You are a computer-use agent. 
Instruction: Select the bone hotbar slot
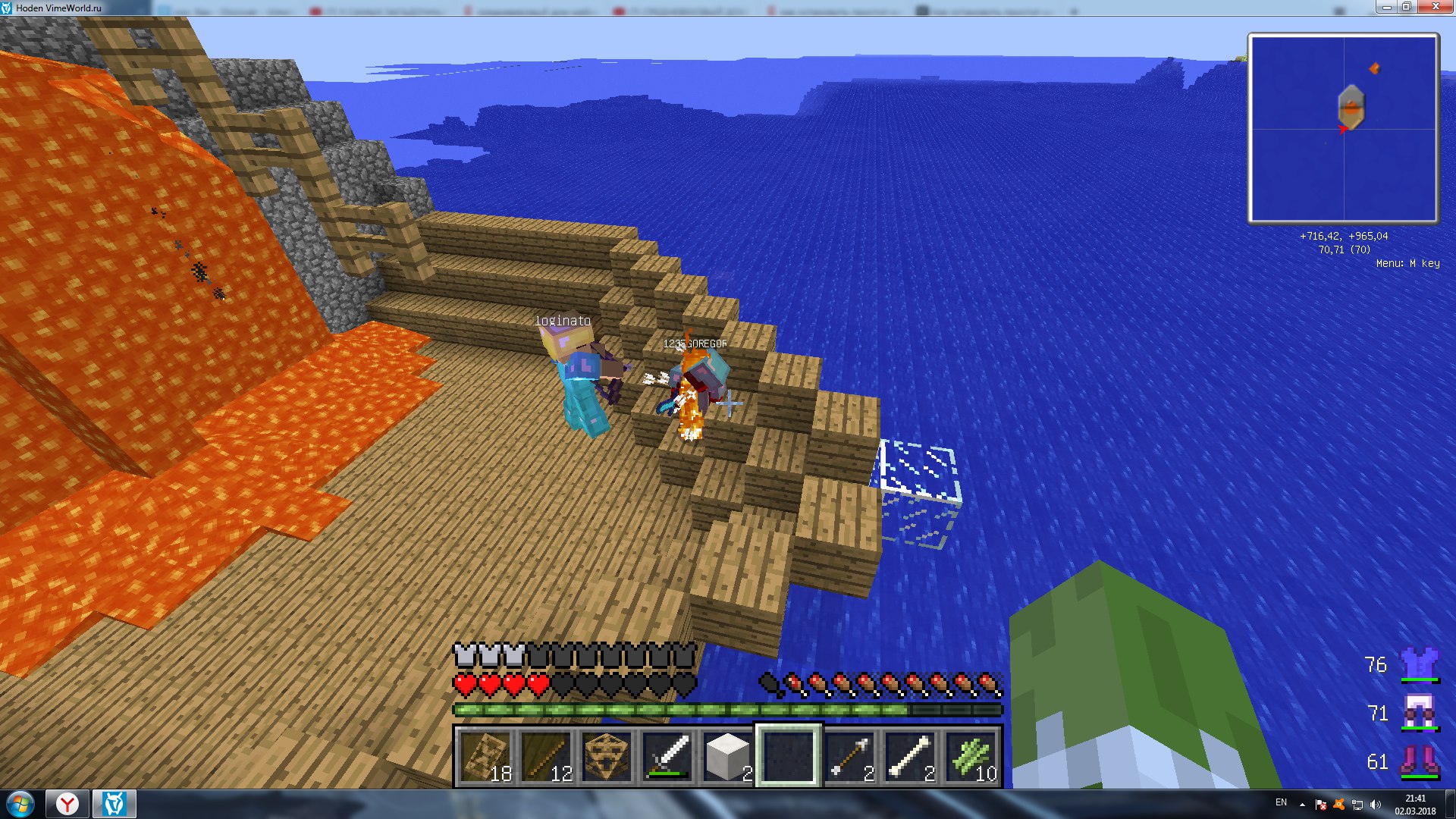point(910,756)
